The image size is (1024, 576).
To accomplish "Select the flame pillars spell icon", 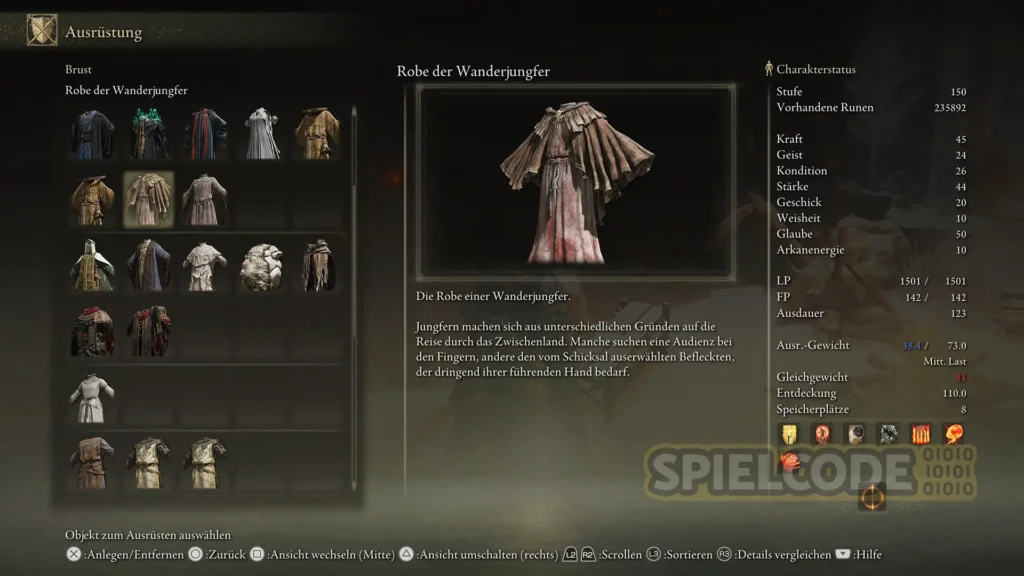I will tap(921, 434).
